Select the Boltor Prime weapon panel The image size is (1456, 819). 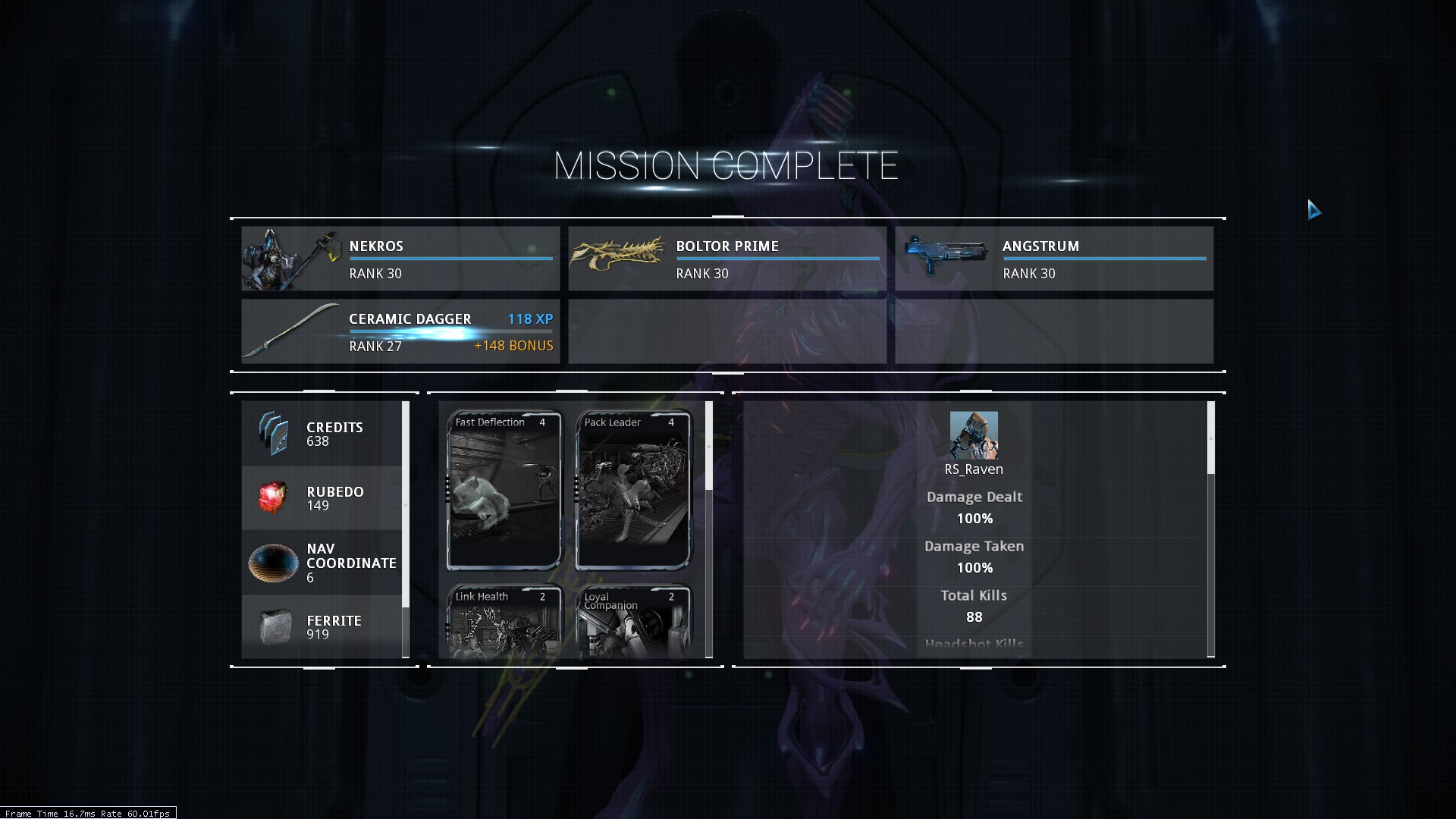pos(727,259)
